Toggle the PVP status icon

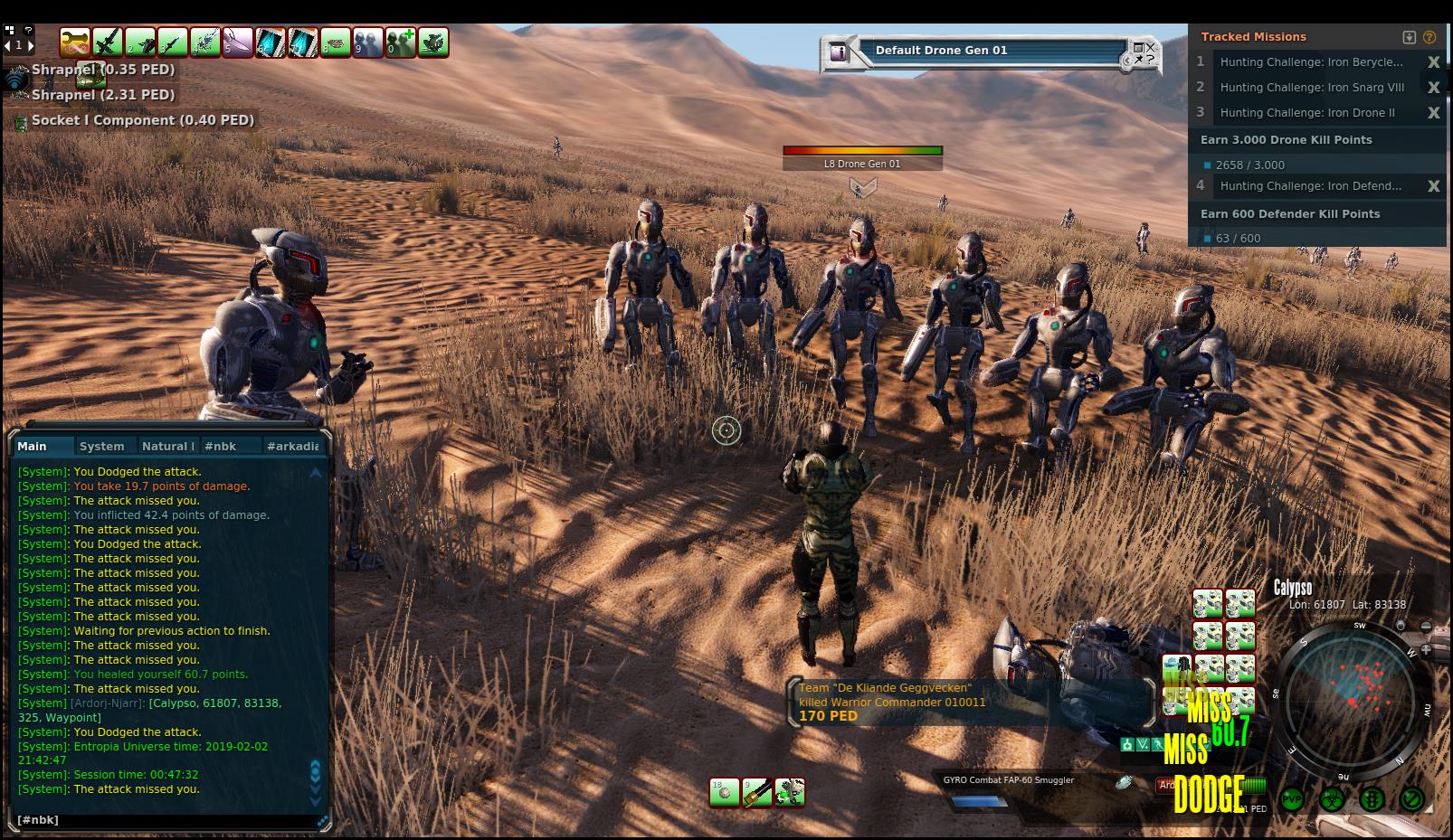point(1291,799)
